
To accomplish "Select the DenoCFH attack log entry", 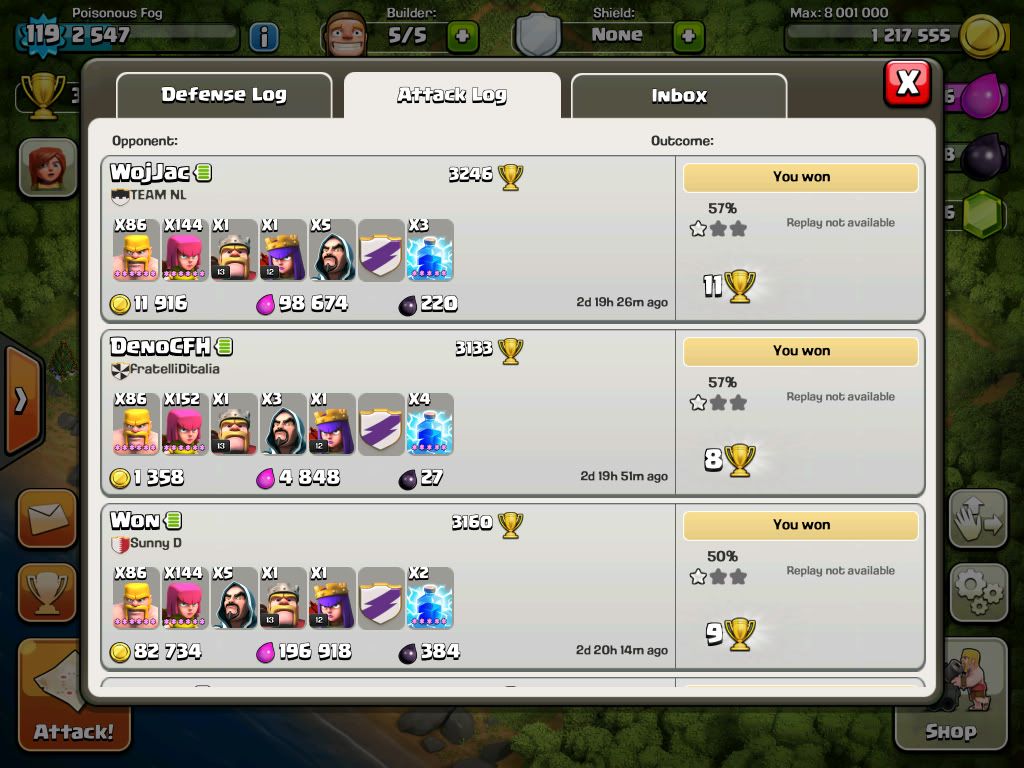I will [388, 413].
